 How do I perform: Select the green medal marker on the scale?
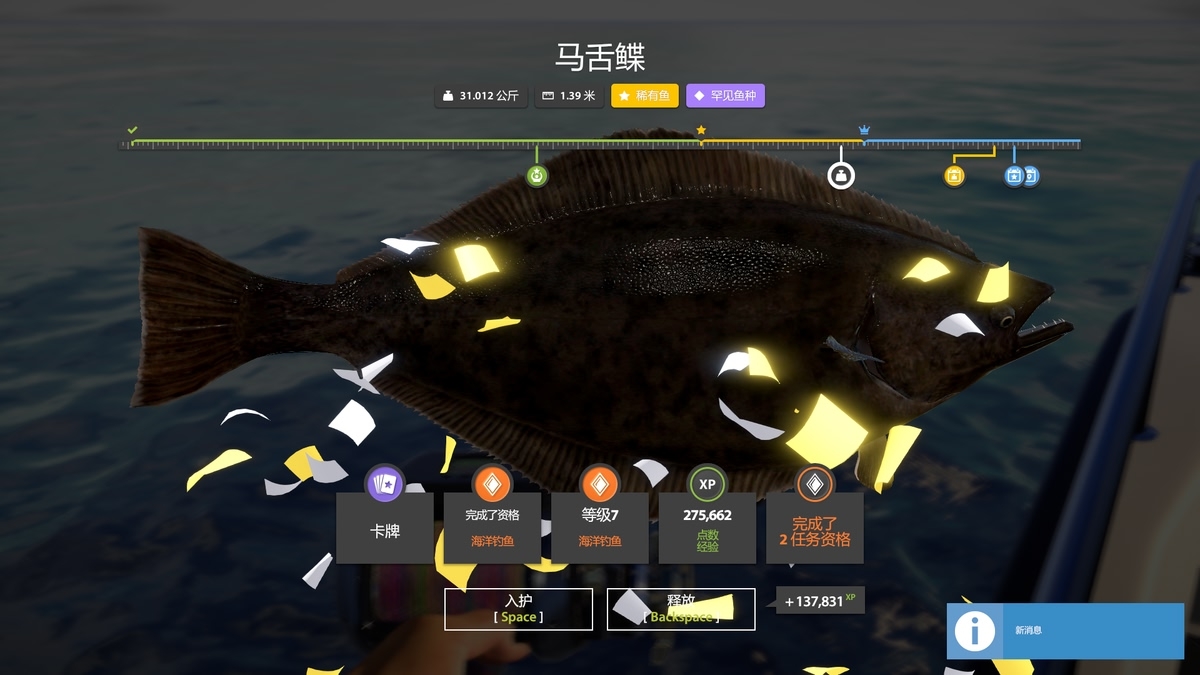[537, 177]
